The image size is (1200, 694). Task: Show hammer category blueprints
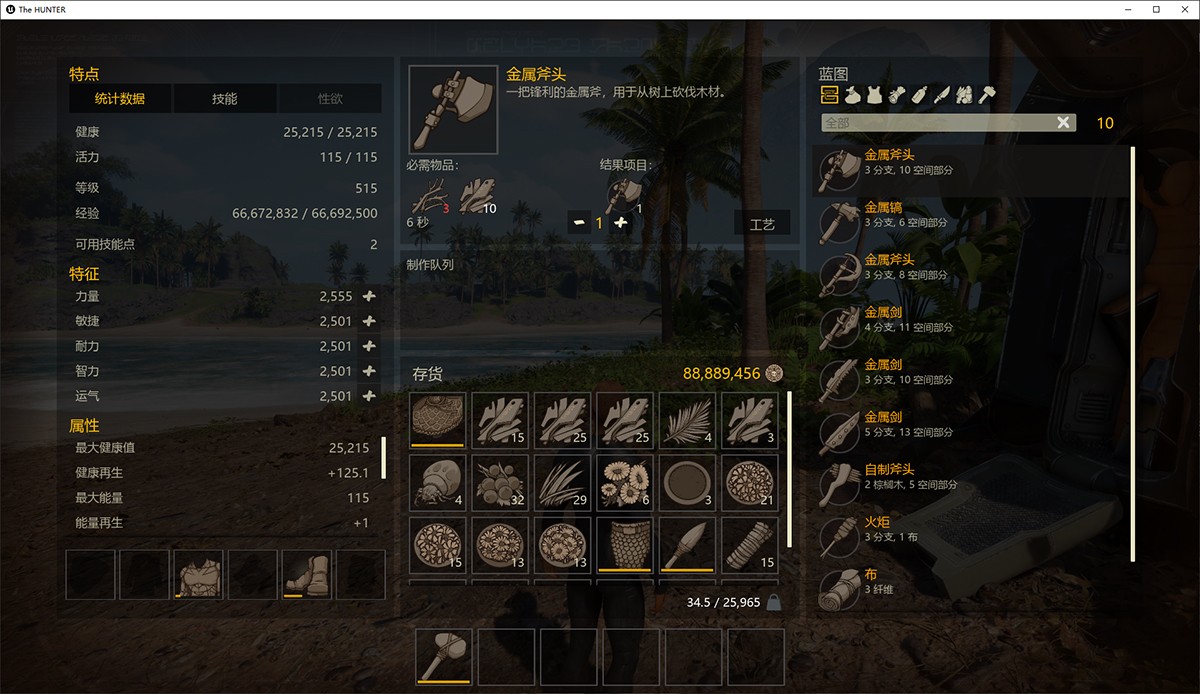pos(986,95)
